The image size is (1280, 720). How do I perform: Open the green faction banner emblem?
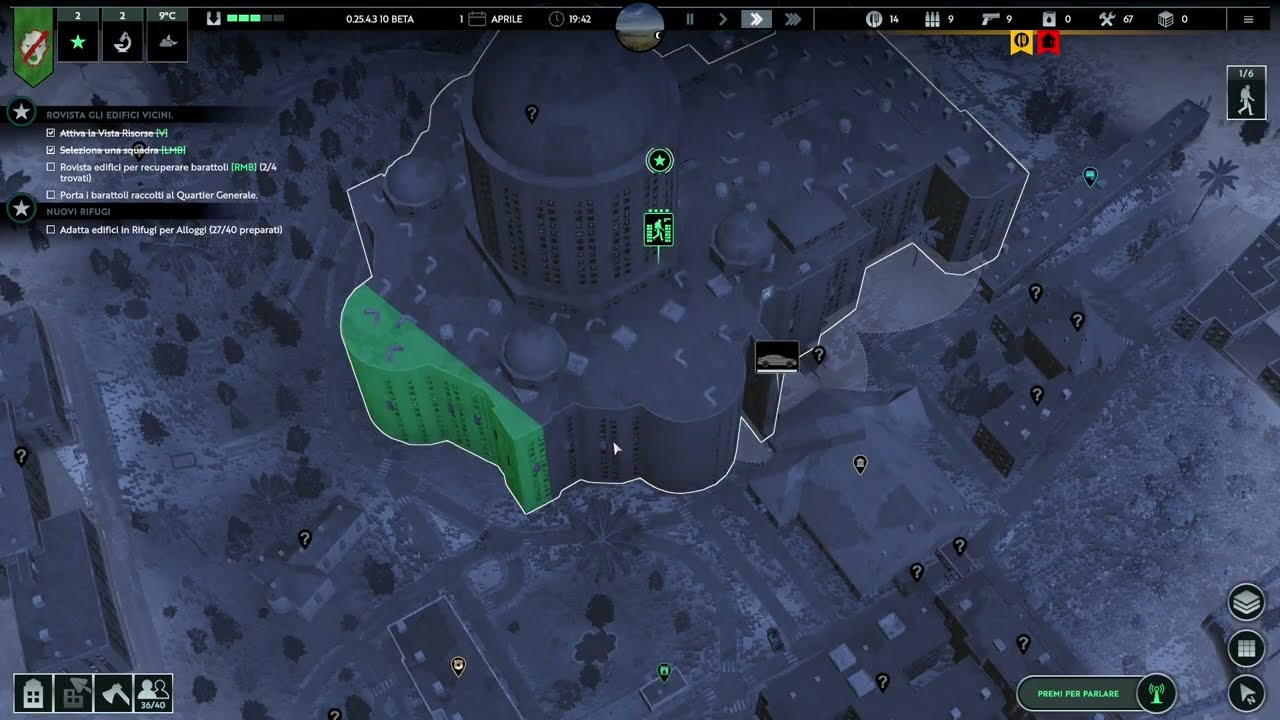point(33,45)
